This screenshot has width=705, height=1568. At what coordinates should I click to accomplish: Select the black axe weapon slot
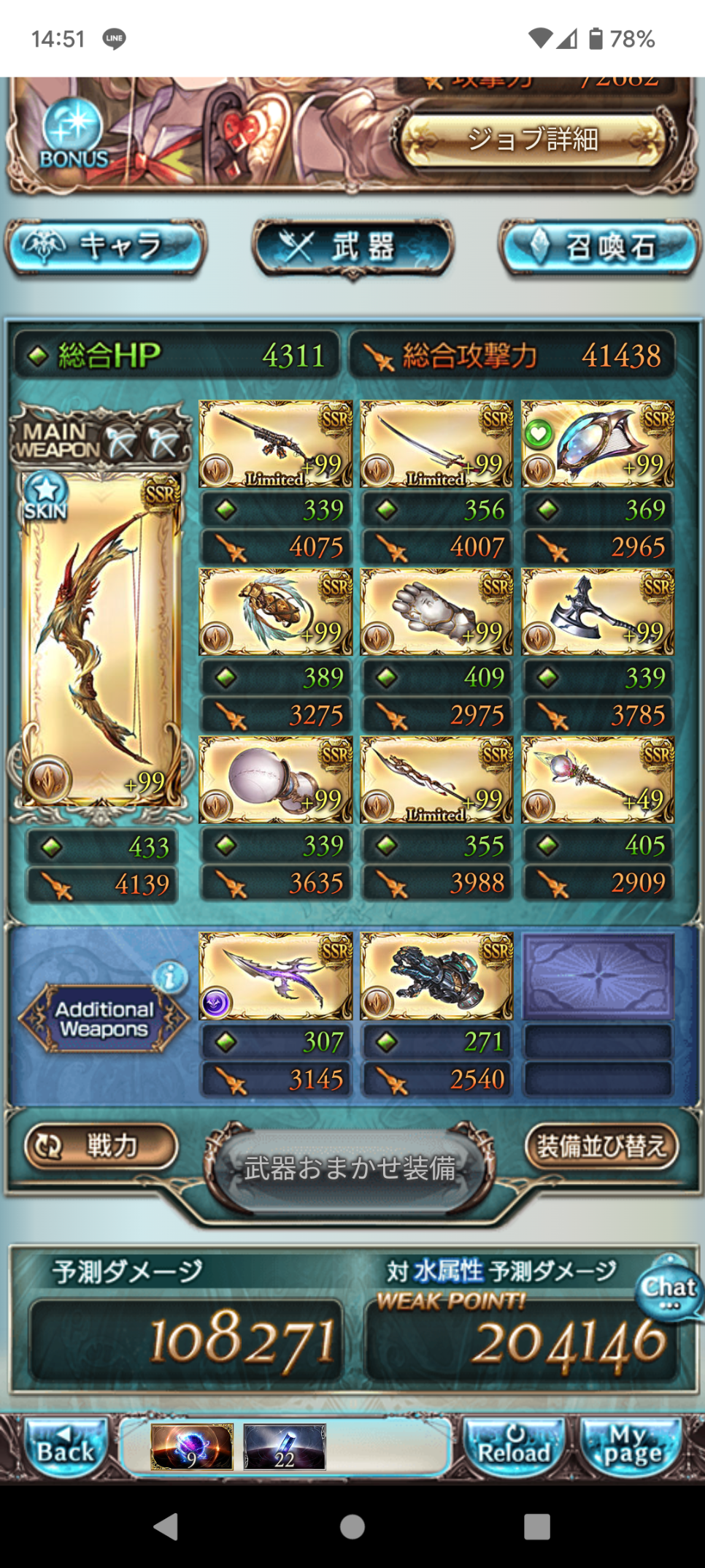(x=598, y=612)
